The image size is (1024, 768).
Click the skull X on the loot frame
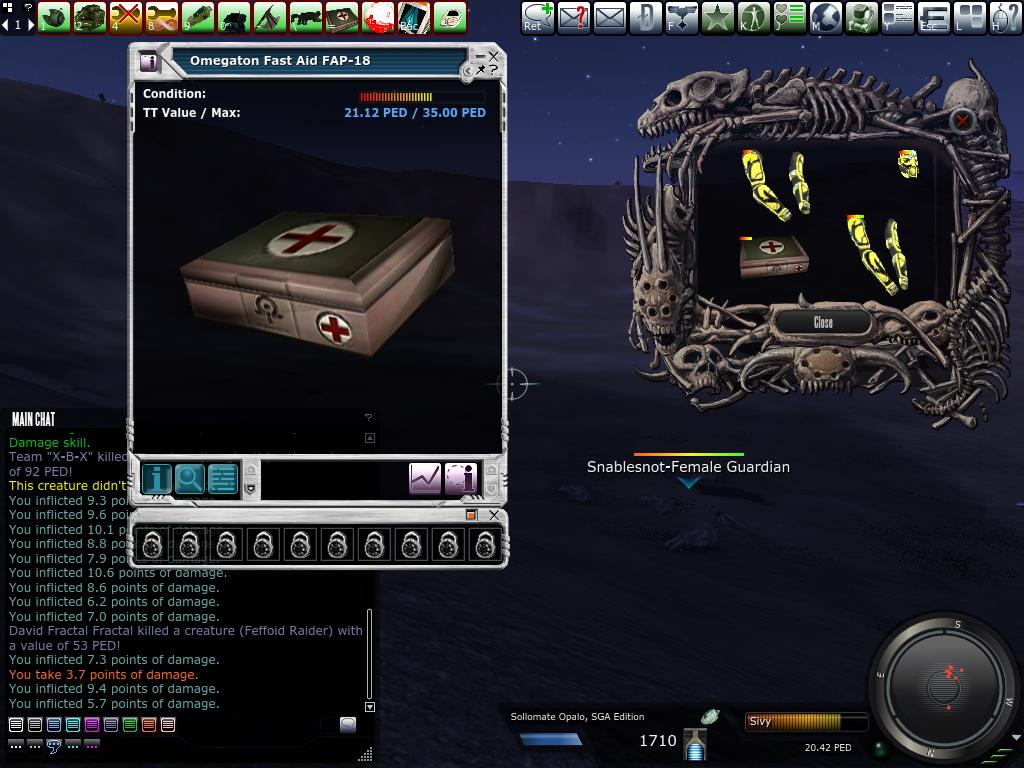click(x=962, y=121)
